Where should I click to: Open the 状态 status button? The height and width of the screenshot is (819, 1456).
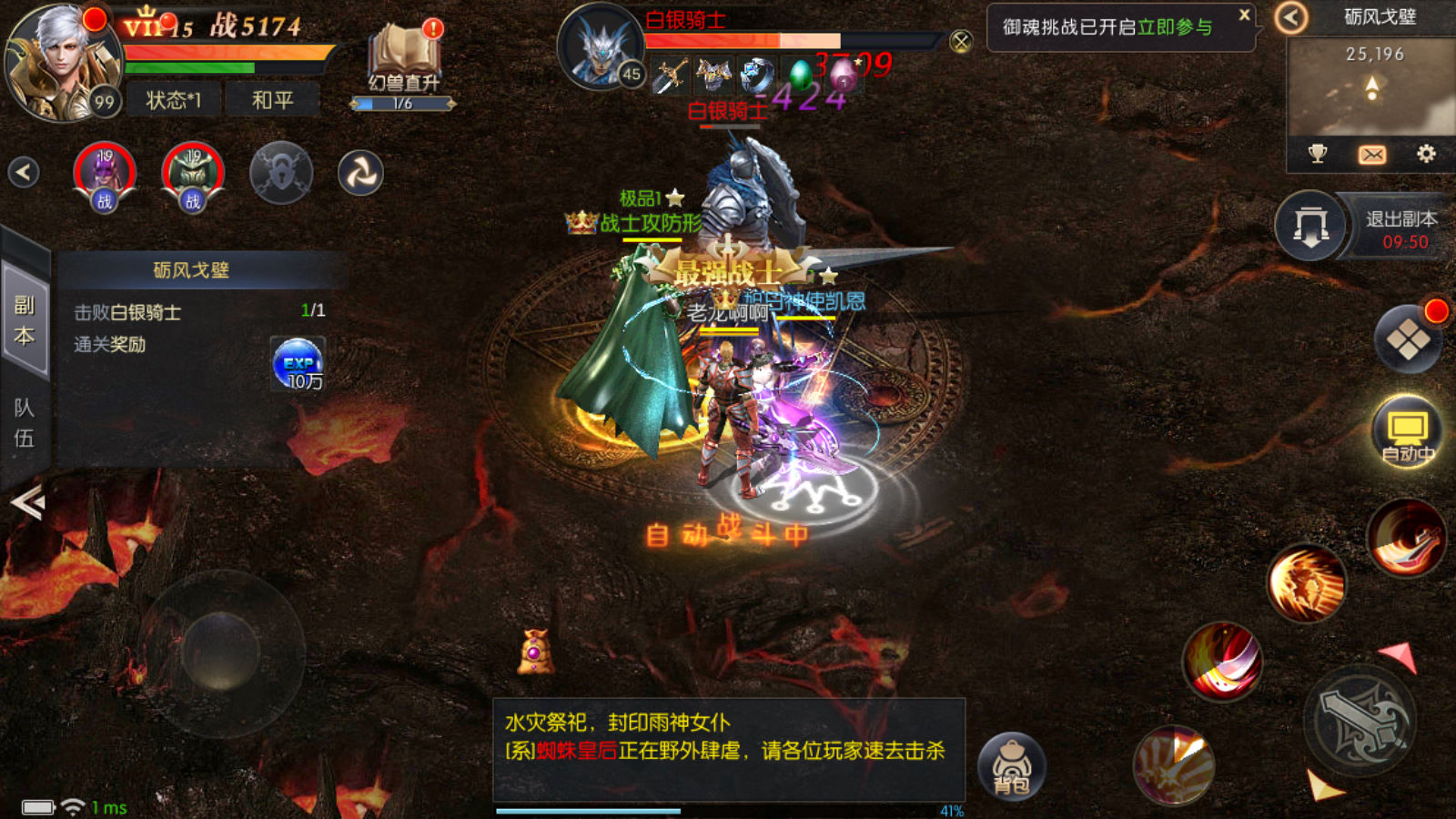coord(173,100)
